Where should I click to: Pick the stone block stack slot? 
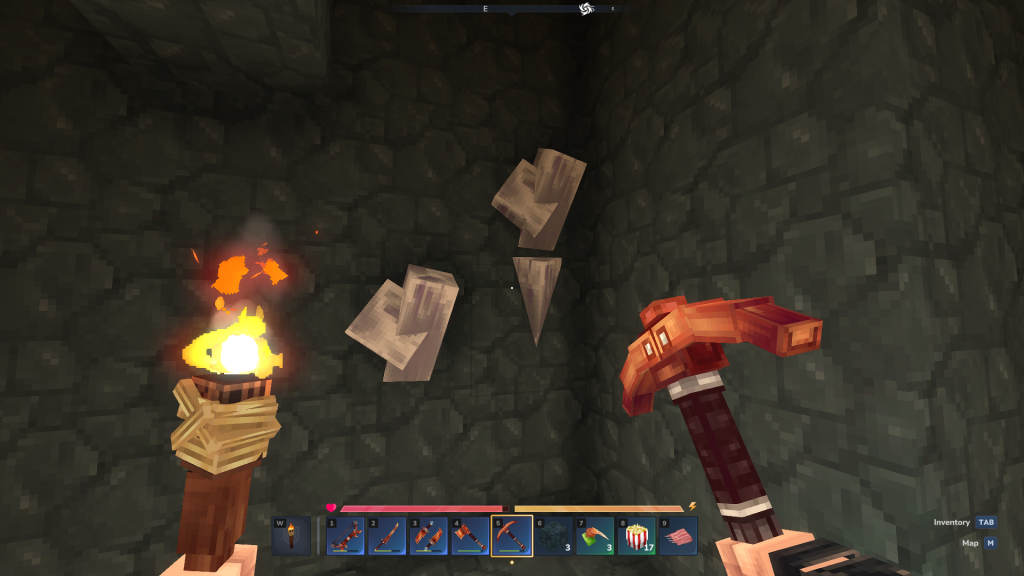(x=553, y=536)
